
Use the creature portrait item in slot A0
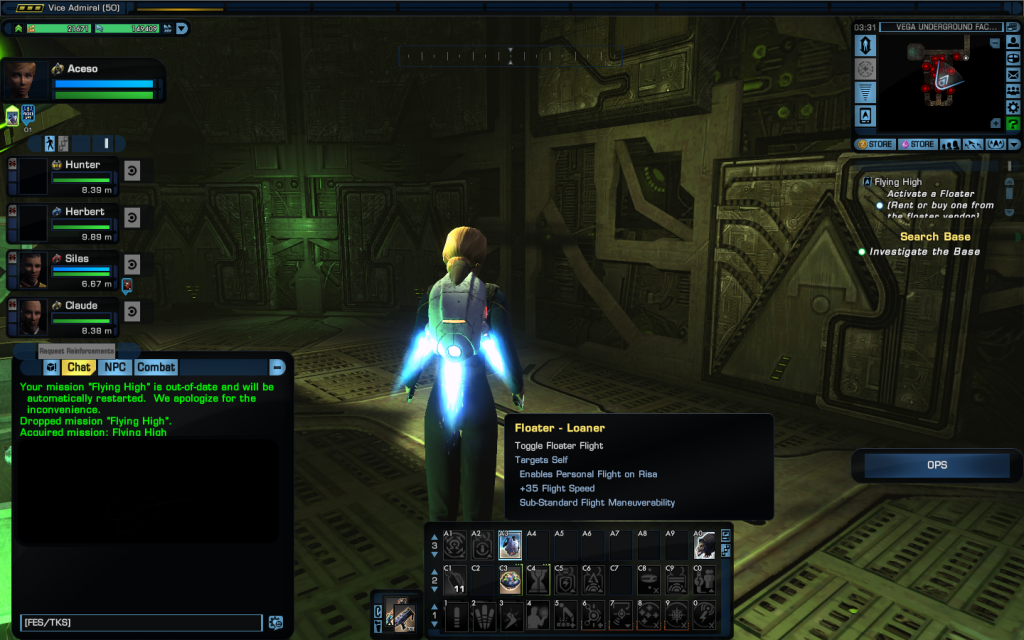[705, 545]
